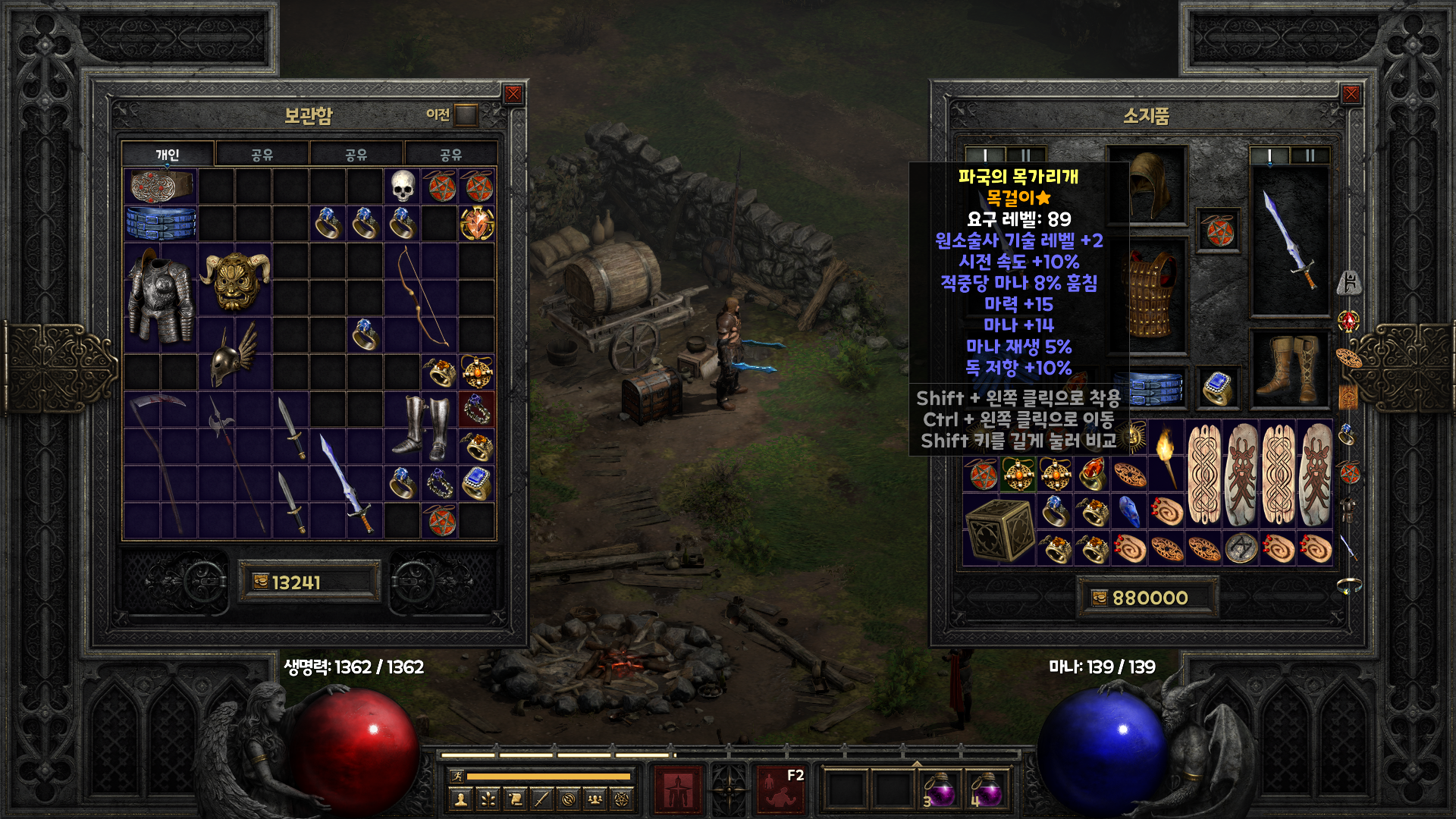This screenshot has width=1456, height=819.
Task: Close the stash window
Action: pyautogui.click(x=513, y=94)
